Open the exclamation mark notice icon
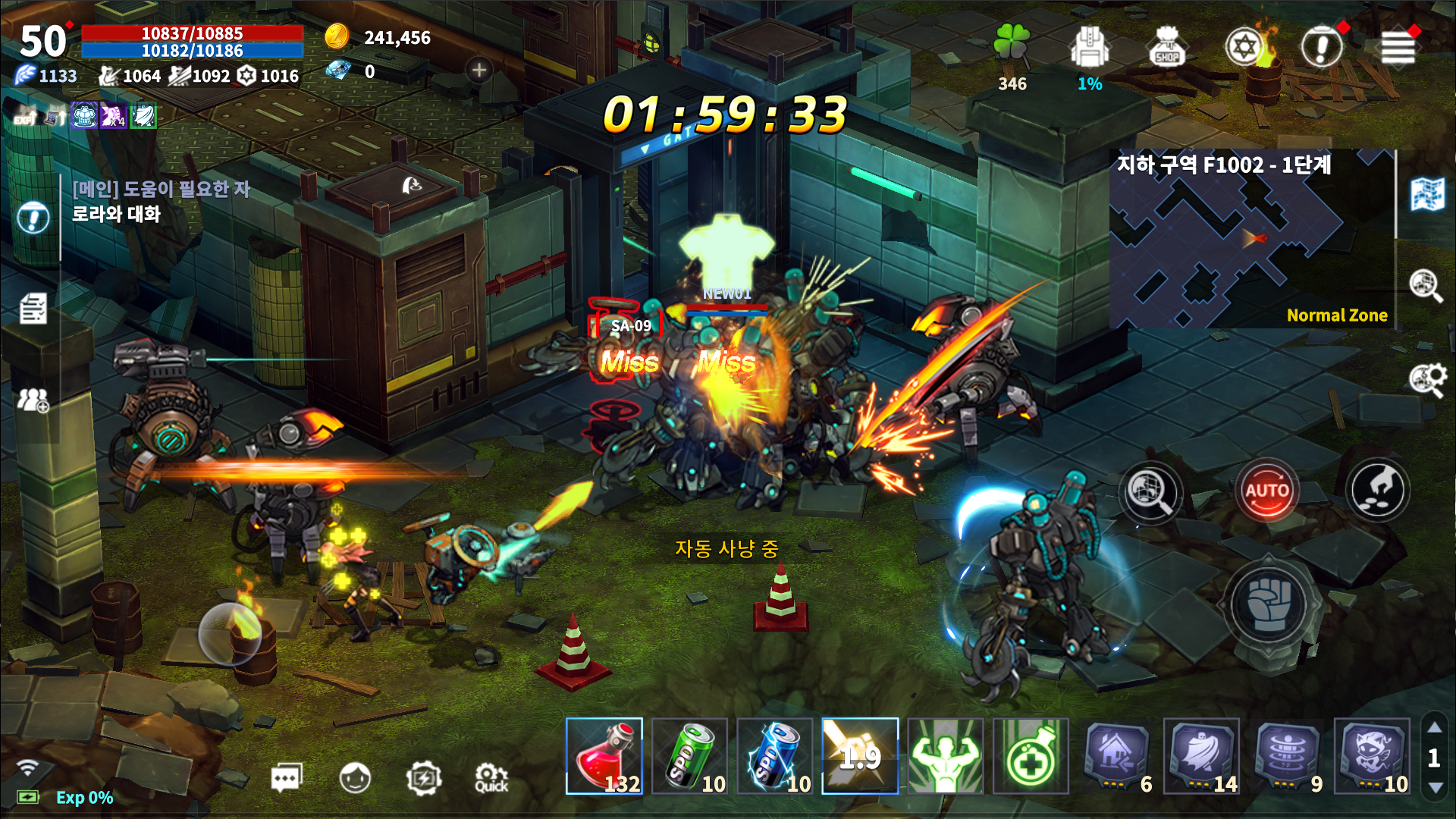 tap(1321, 44)
